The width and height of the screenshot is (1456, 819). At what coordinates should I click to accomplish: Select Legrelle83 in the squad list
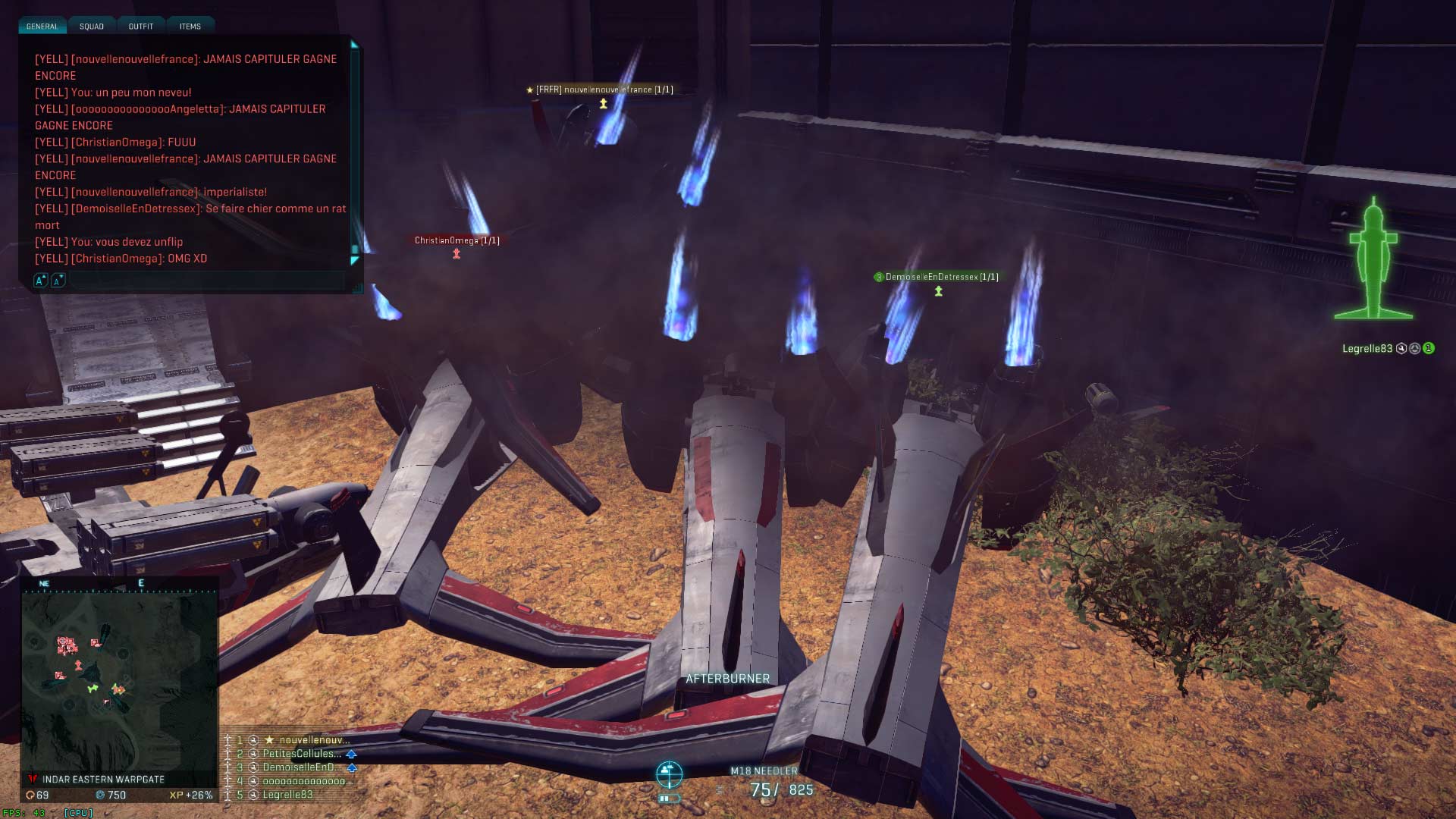[287, 795]
